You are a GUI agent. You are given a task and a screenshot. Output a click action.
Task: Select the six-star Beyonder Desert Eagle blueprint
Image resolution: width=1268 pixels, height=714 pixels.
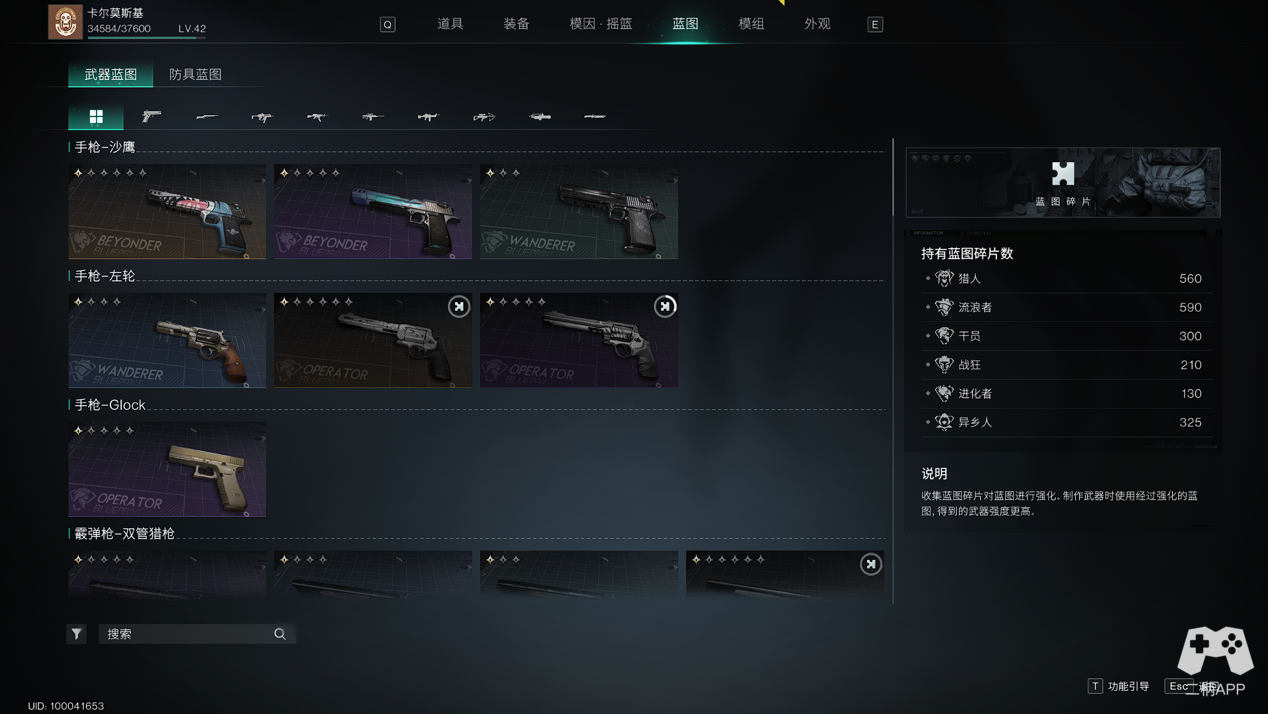pyautogui.click(x=167, y=212)
